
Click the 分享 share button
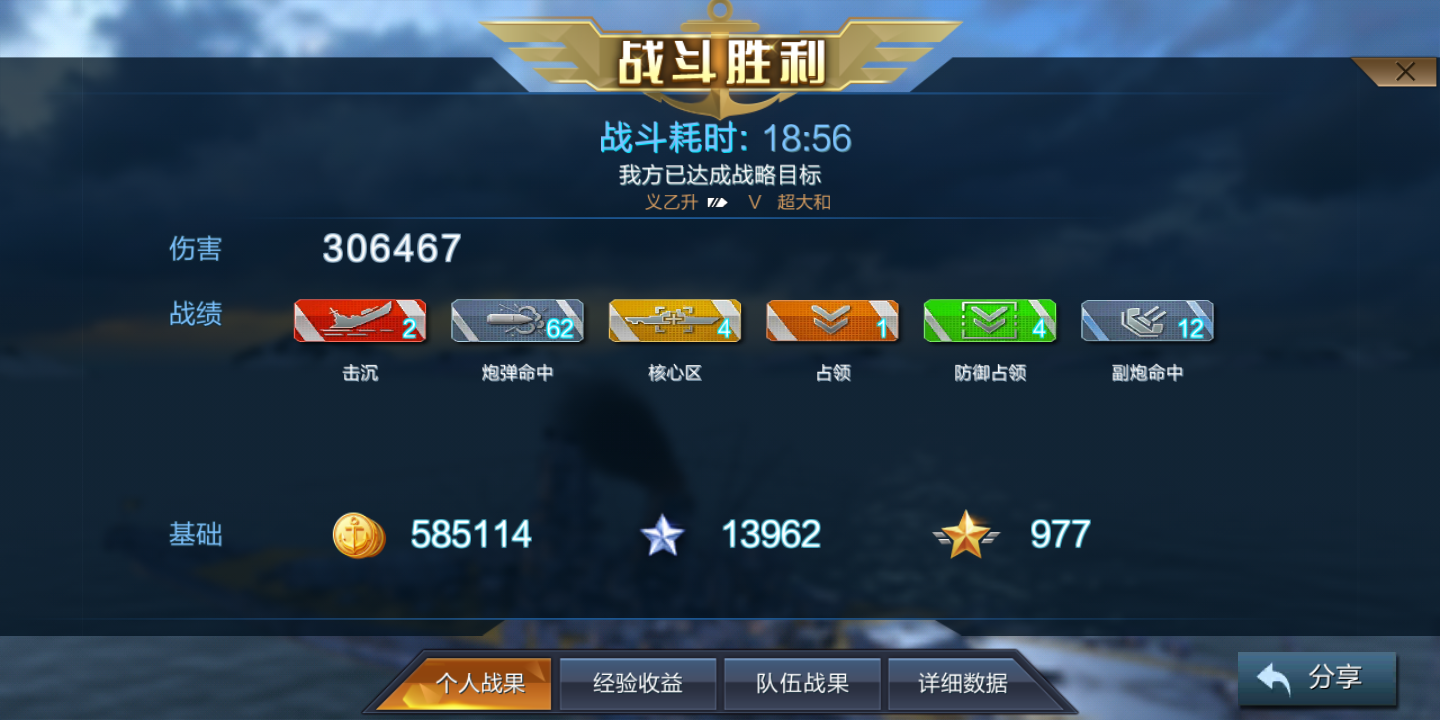click(1318, 678)
